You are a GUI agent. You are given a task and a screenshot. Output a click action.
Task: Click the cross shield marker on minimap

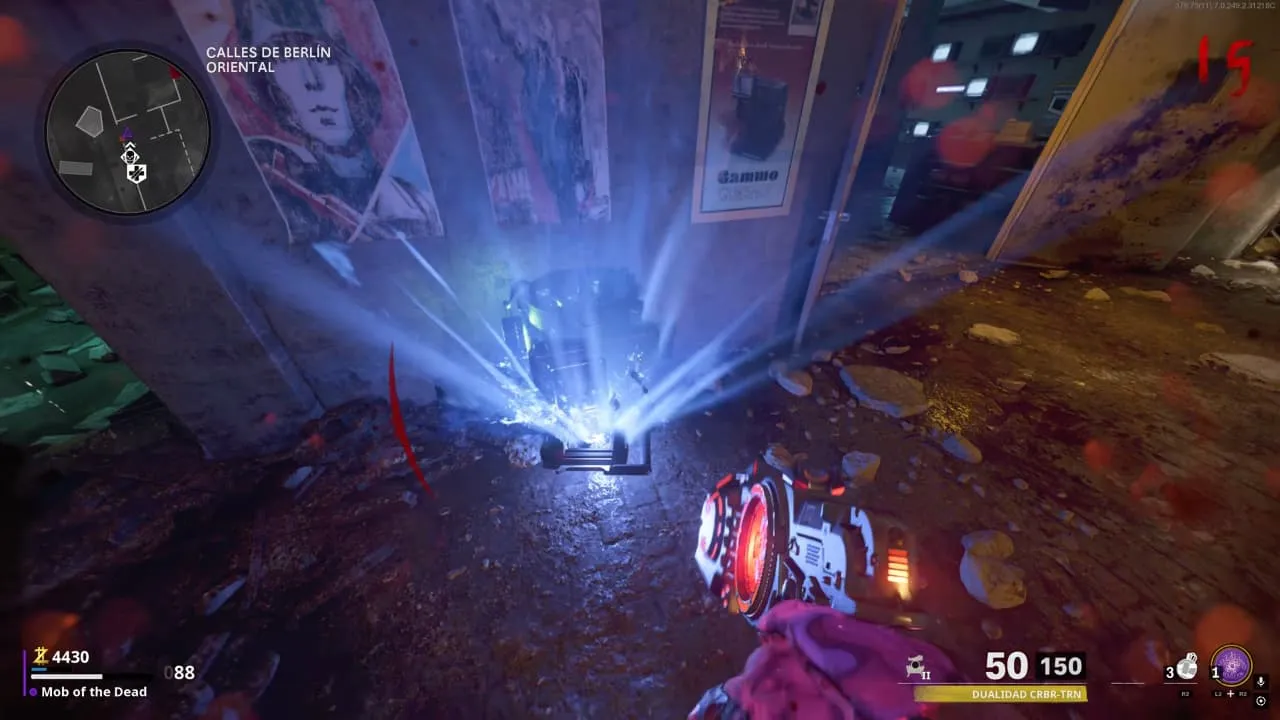click(136, 174)
